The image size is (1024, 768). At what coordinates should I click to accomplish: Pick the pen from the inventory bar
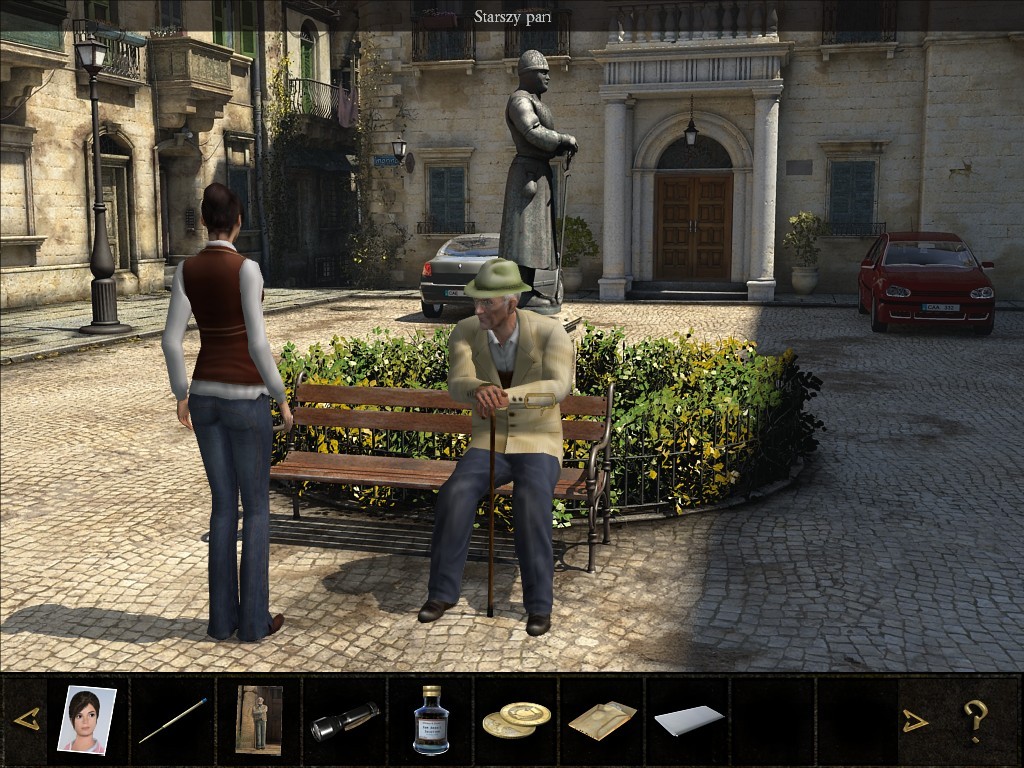pyautogui.click(x=173, y=720)
